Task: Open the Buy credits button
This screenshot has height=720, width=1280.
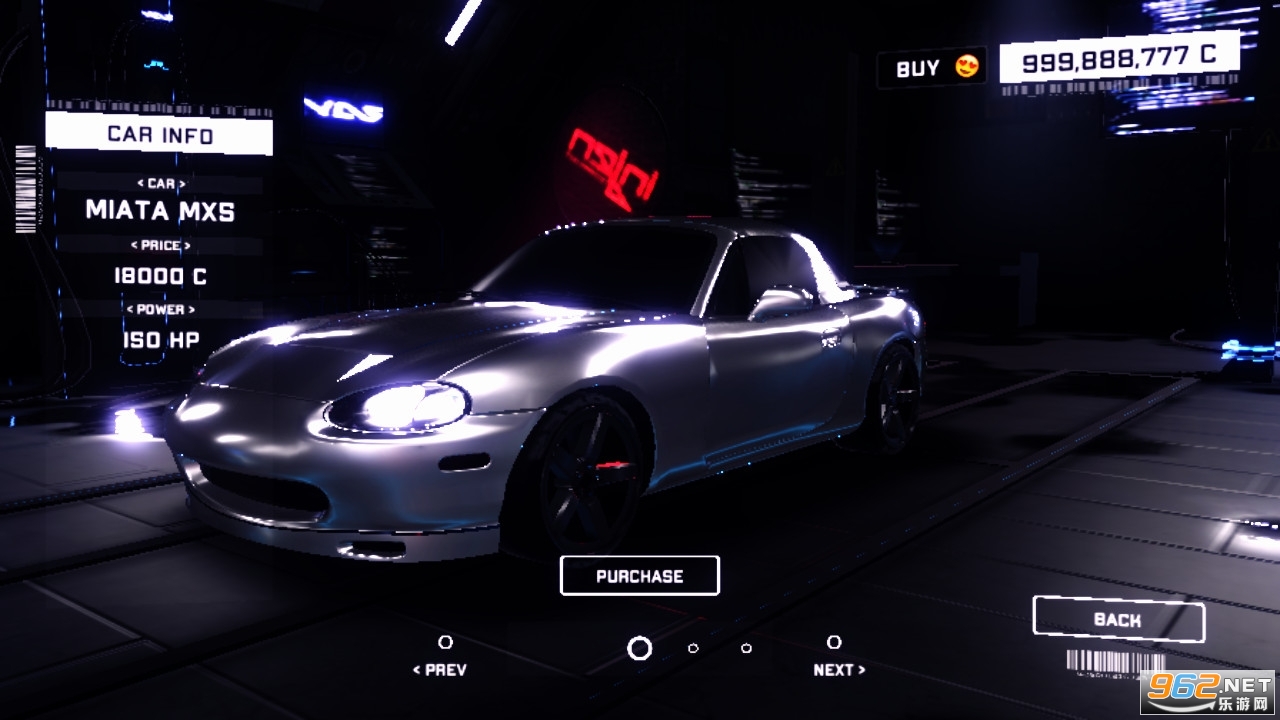Action: point(931,68)
